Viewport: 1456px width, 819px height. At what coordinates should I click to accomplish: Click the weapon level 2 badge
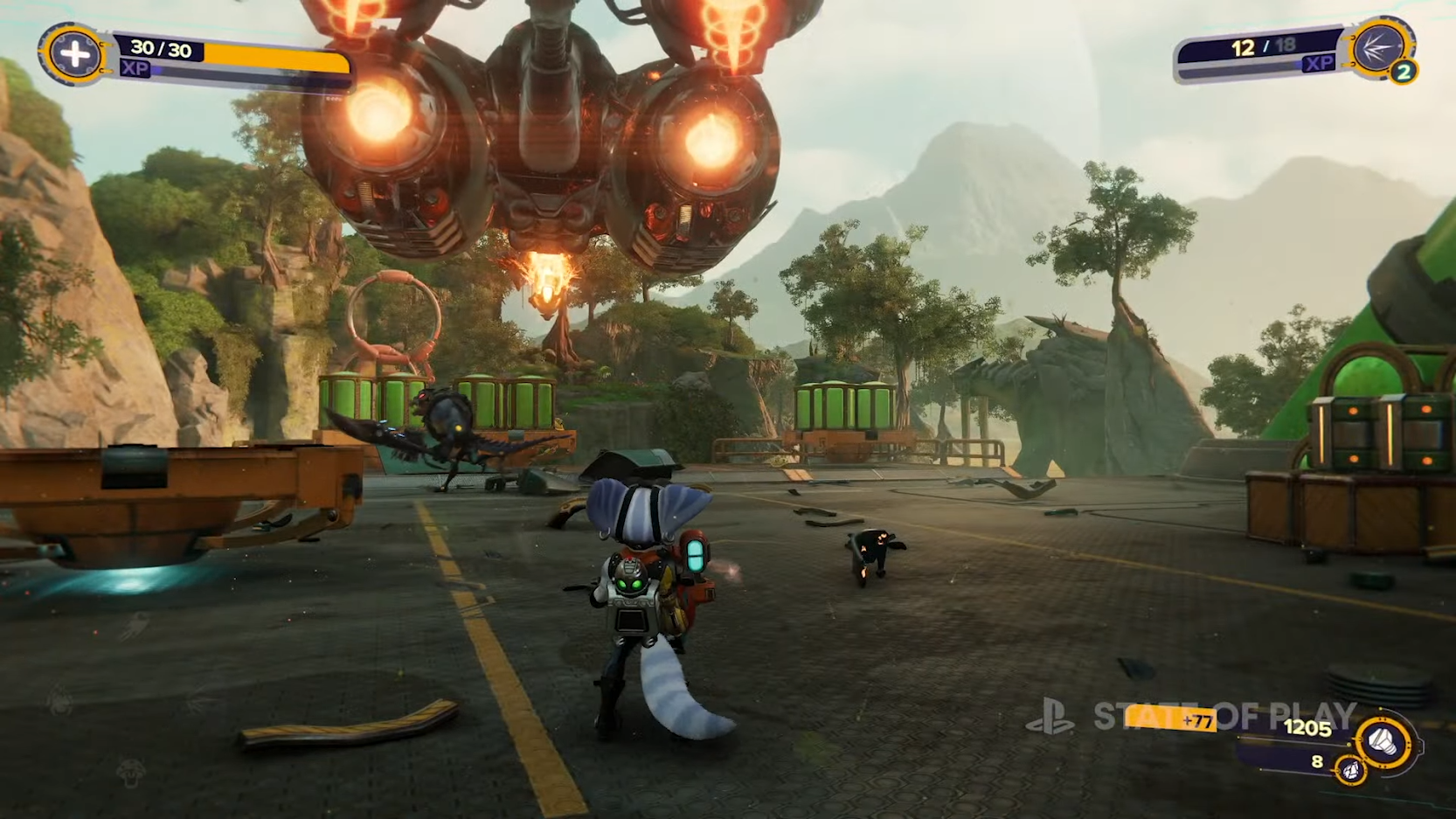(1404, 72)
